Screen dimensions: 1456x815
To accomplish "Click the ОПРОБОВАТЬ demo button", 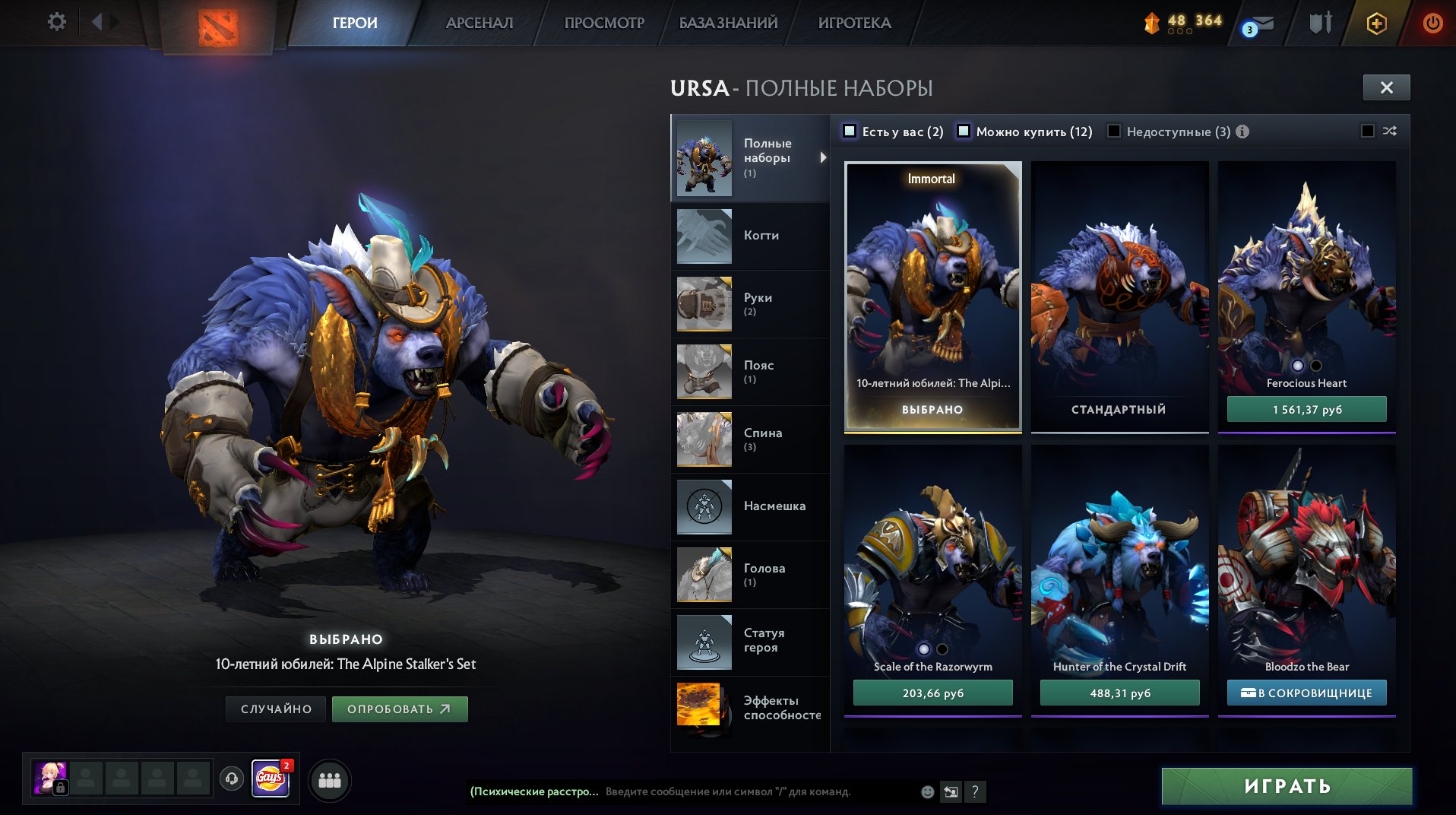I will click(x=399, y=709).
